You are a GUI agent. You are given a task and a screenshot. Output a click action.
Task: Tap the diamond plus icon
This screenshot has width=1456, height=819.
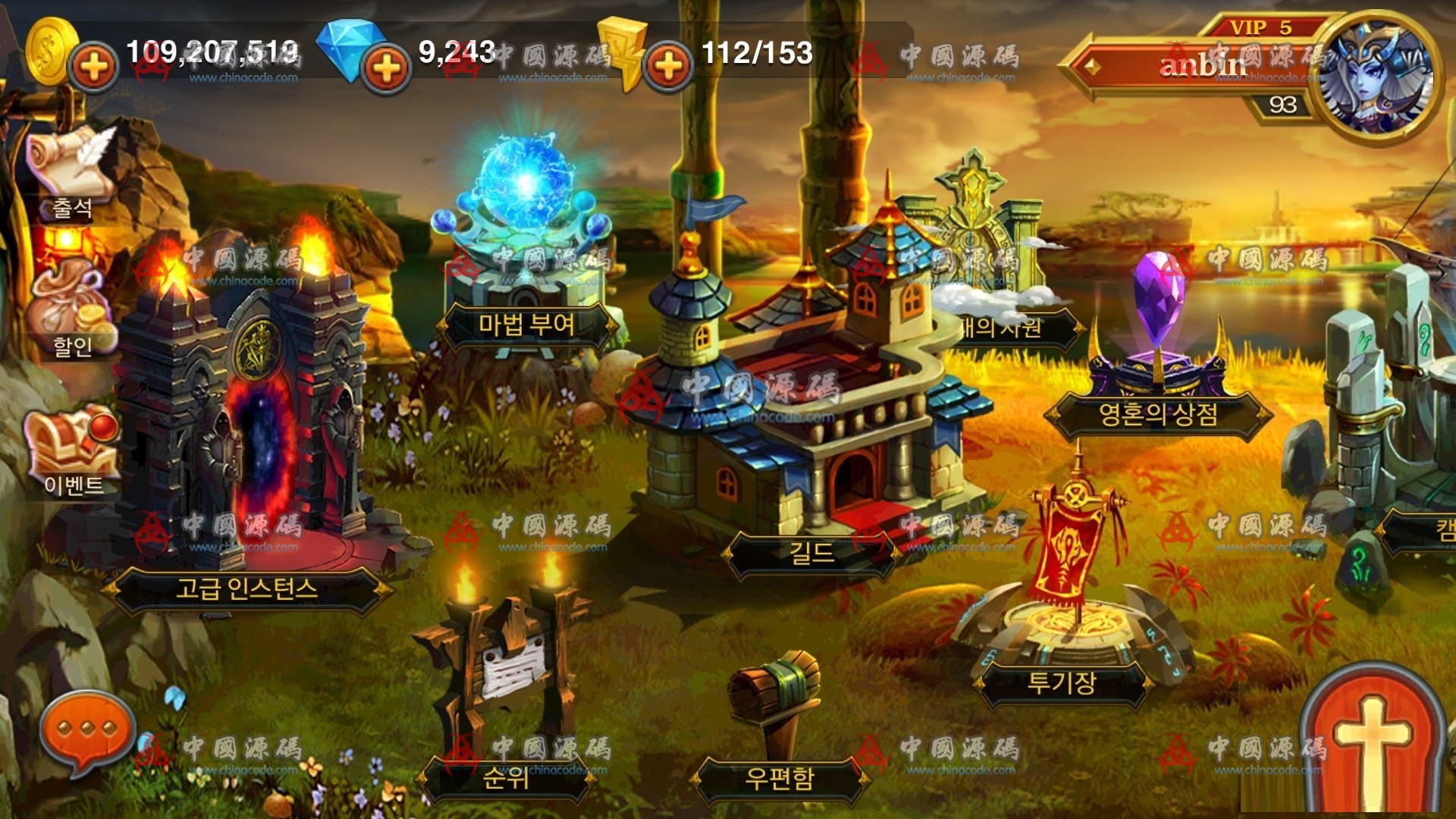pos(385,67)
